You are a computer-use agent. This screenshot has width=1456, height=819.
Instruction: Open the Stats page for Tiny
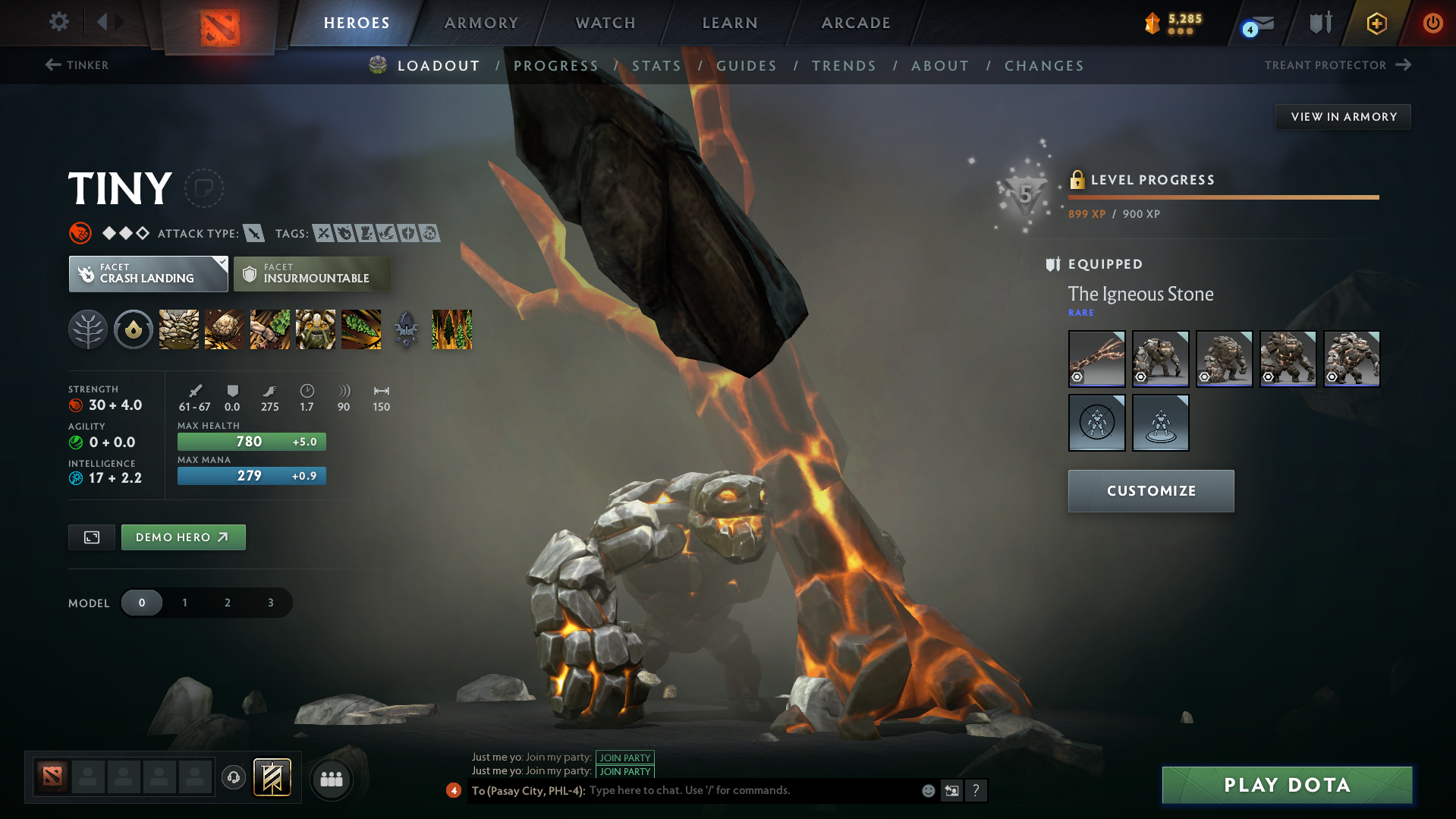[x=656, y=65]
